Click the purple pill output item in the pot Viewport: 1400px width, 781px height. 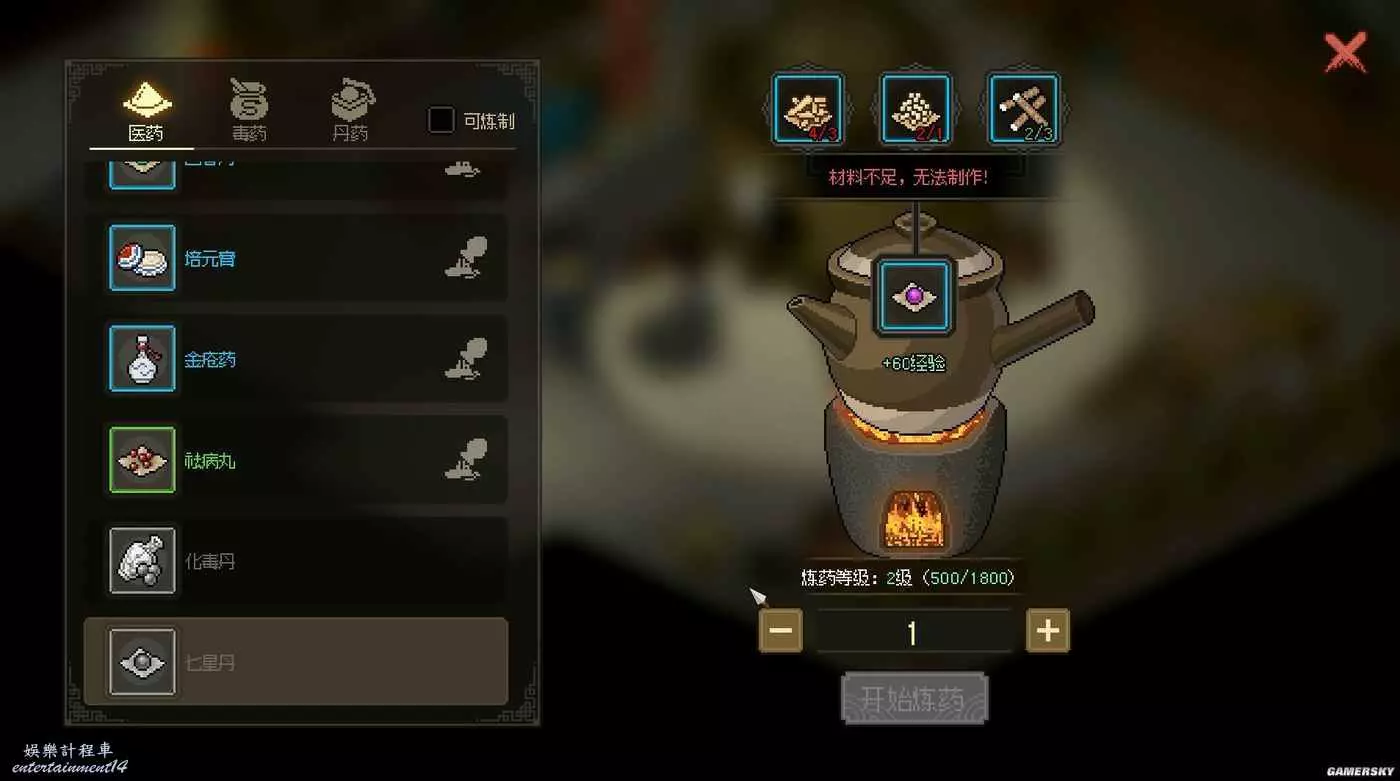pos(913,296)
